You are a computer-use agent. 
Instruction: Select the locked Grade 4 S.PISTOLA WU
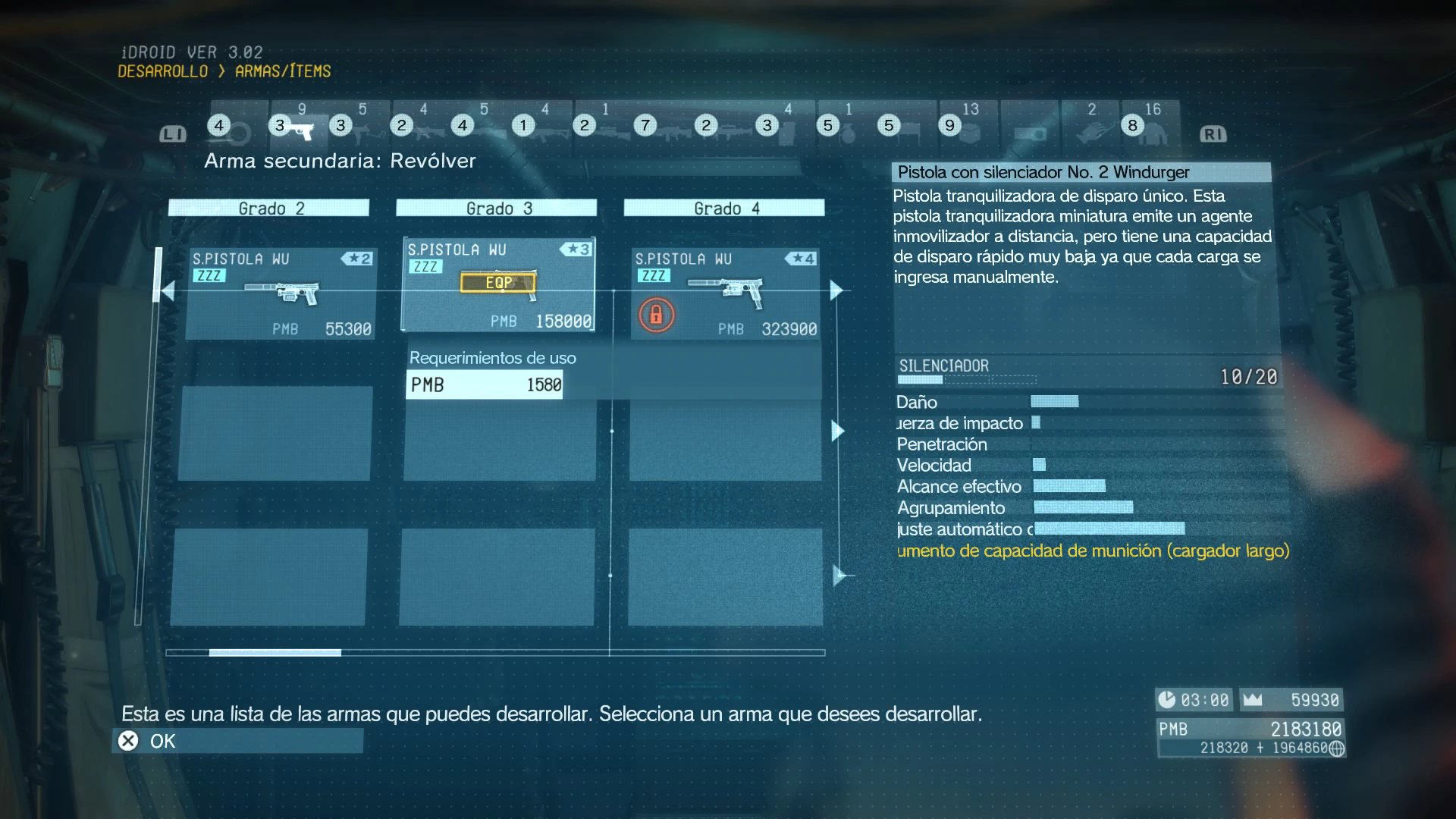(x=725, y=293)
